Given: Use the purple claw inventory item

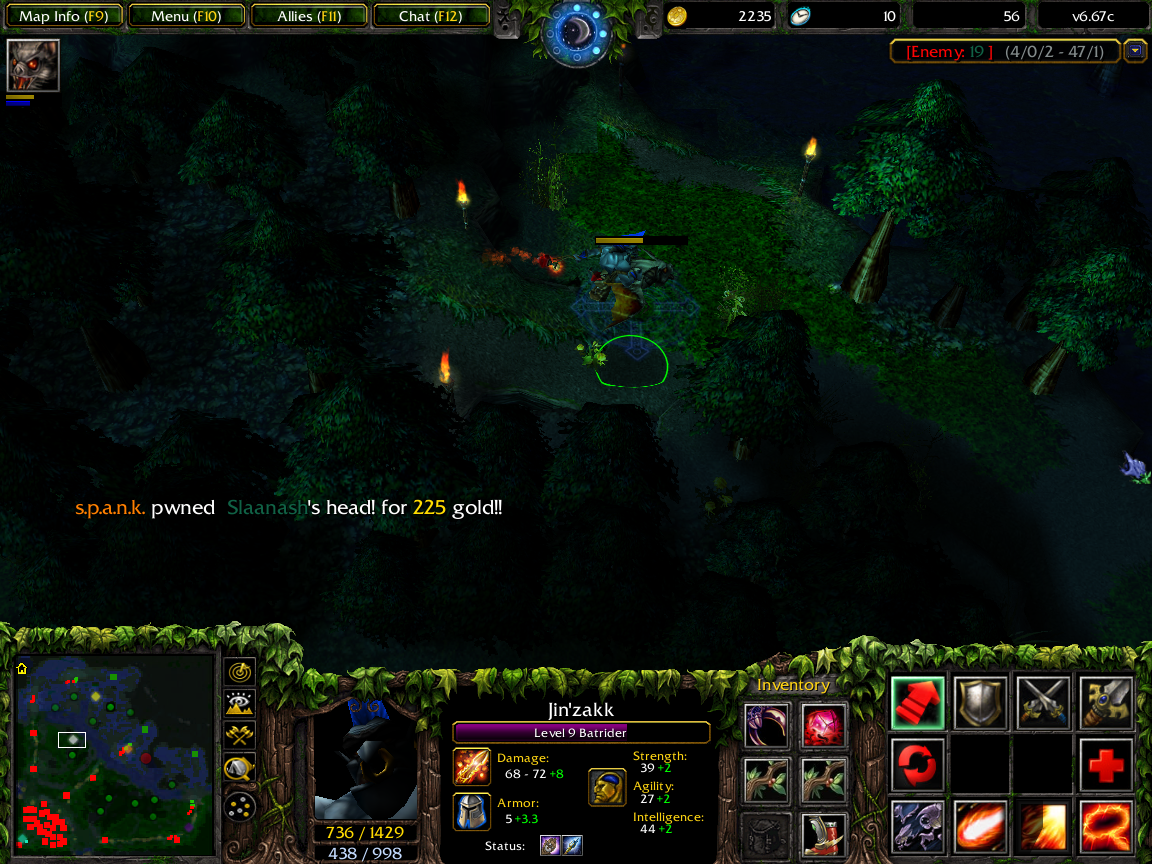Looking at the screenshot, I should coord(767,725).
